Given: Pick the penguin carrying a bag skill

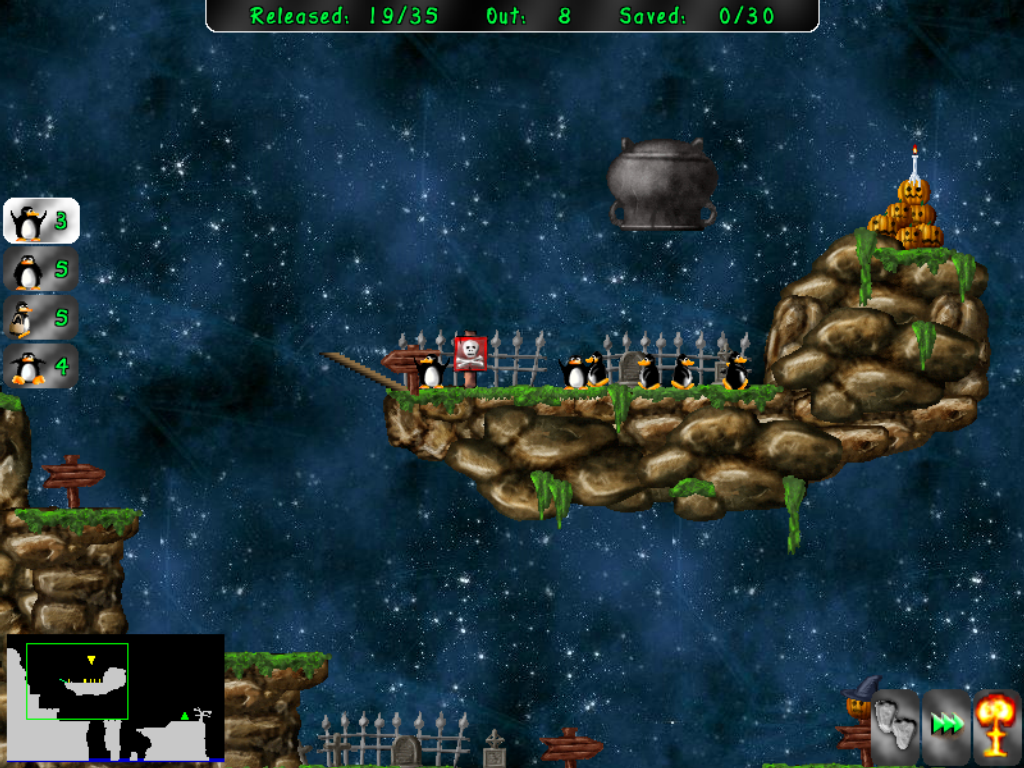Looking at the screenshot, I should tap(40, 318).
